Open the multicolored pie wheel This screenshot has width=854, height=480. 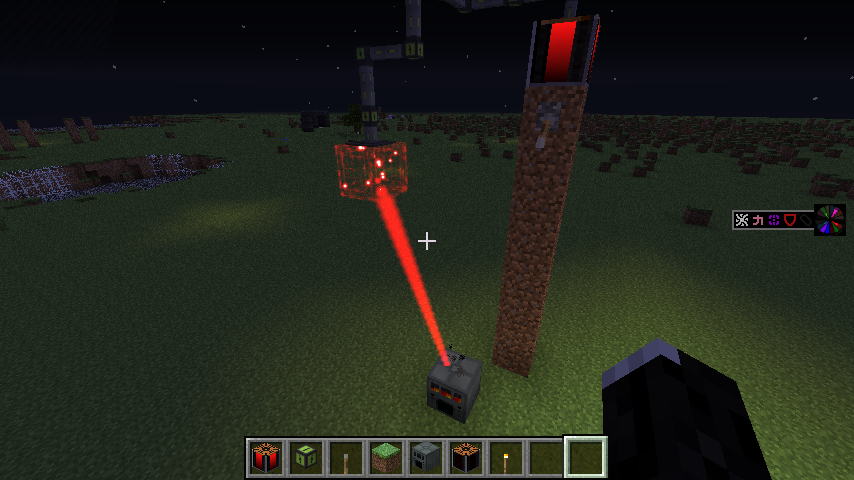(829, 220)
